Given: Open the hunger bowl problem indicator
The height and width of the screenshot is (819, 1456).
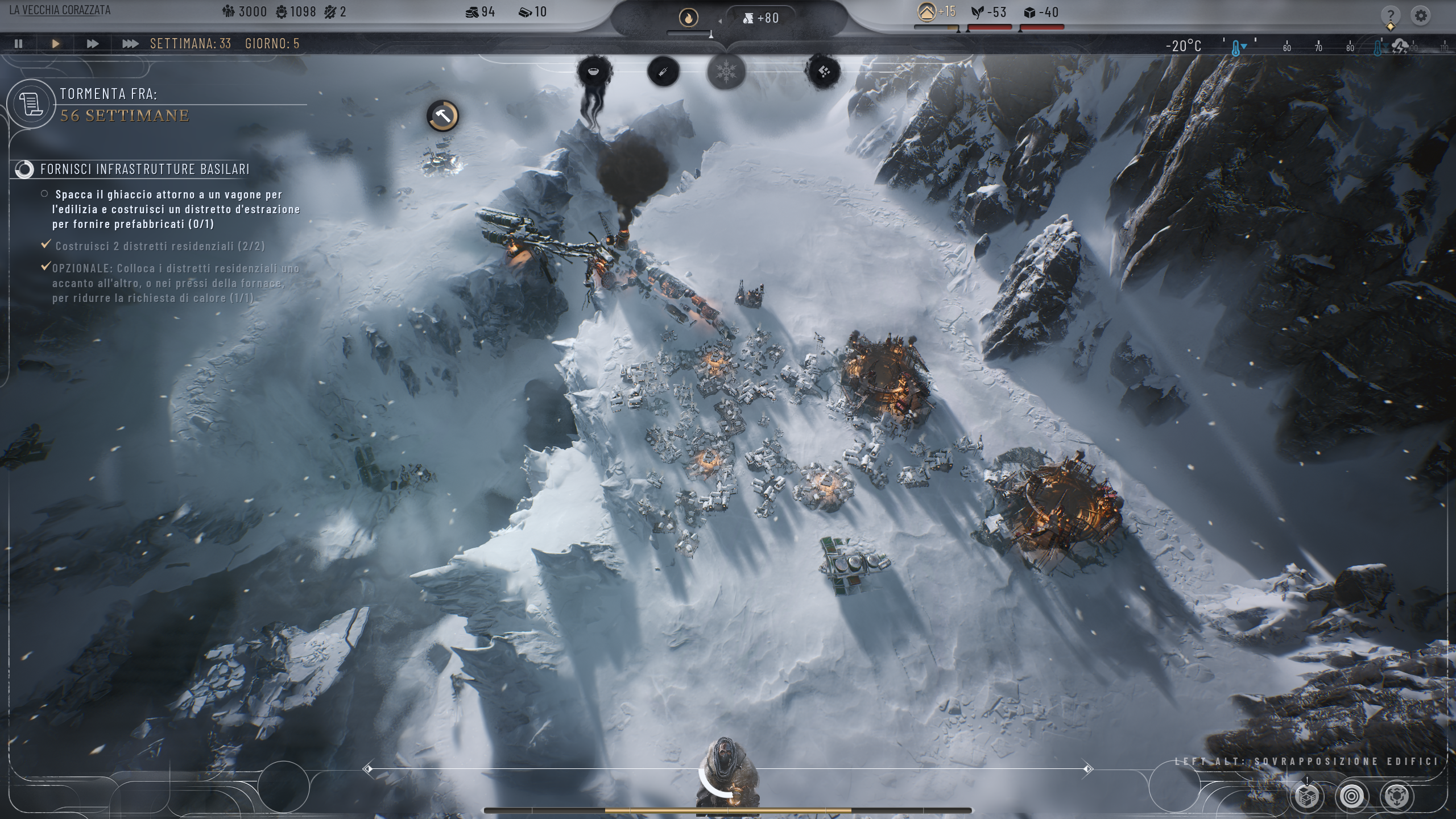Looking at the screenshot, I should click(593, 72).
